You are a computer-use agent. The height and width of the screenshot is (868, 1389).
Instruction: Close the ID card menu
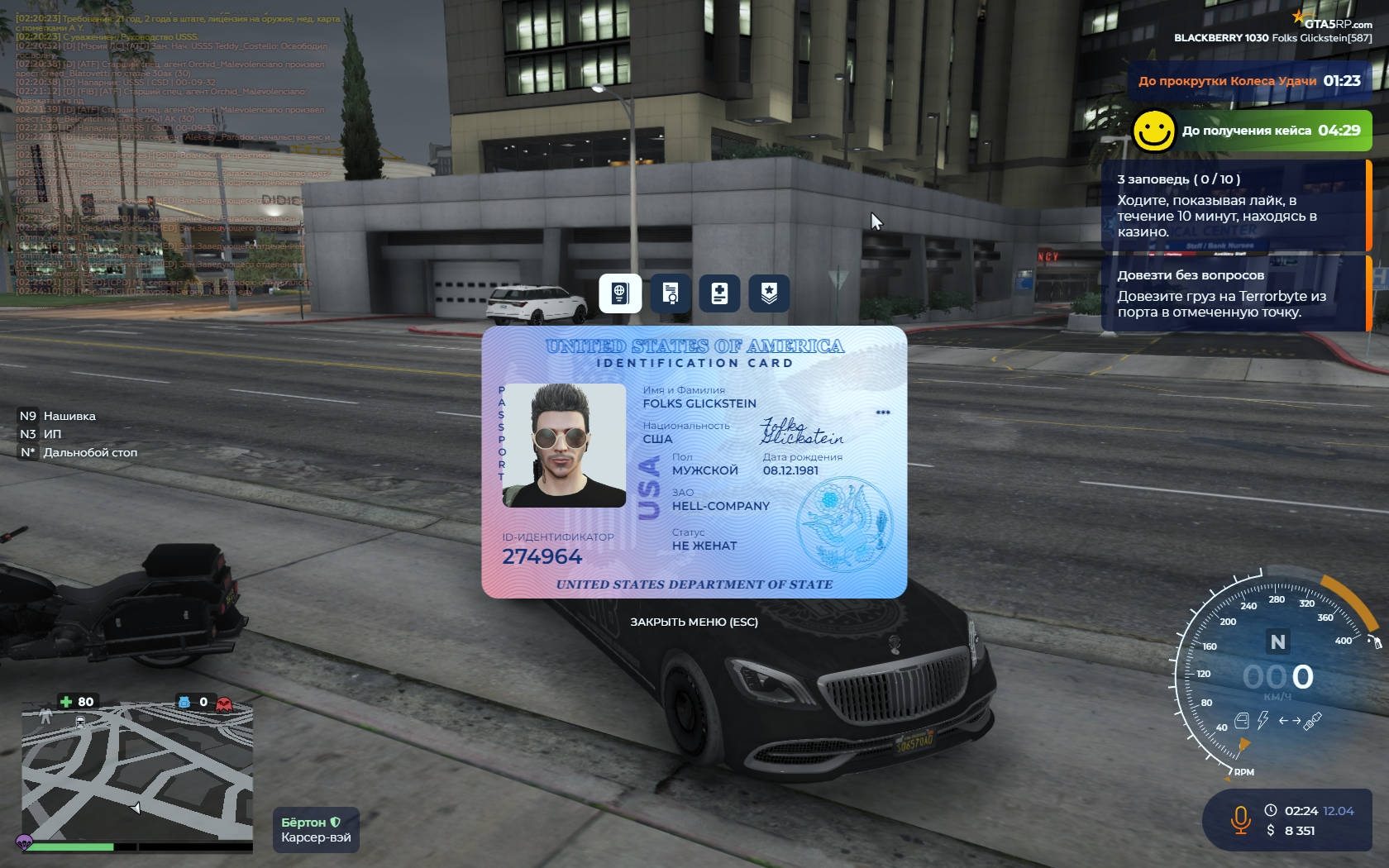point(694,622)
